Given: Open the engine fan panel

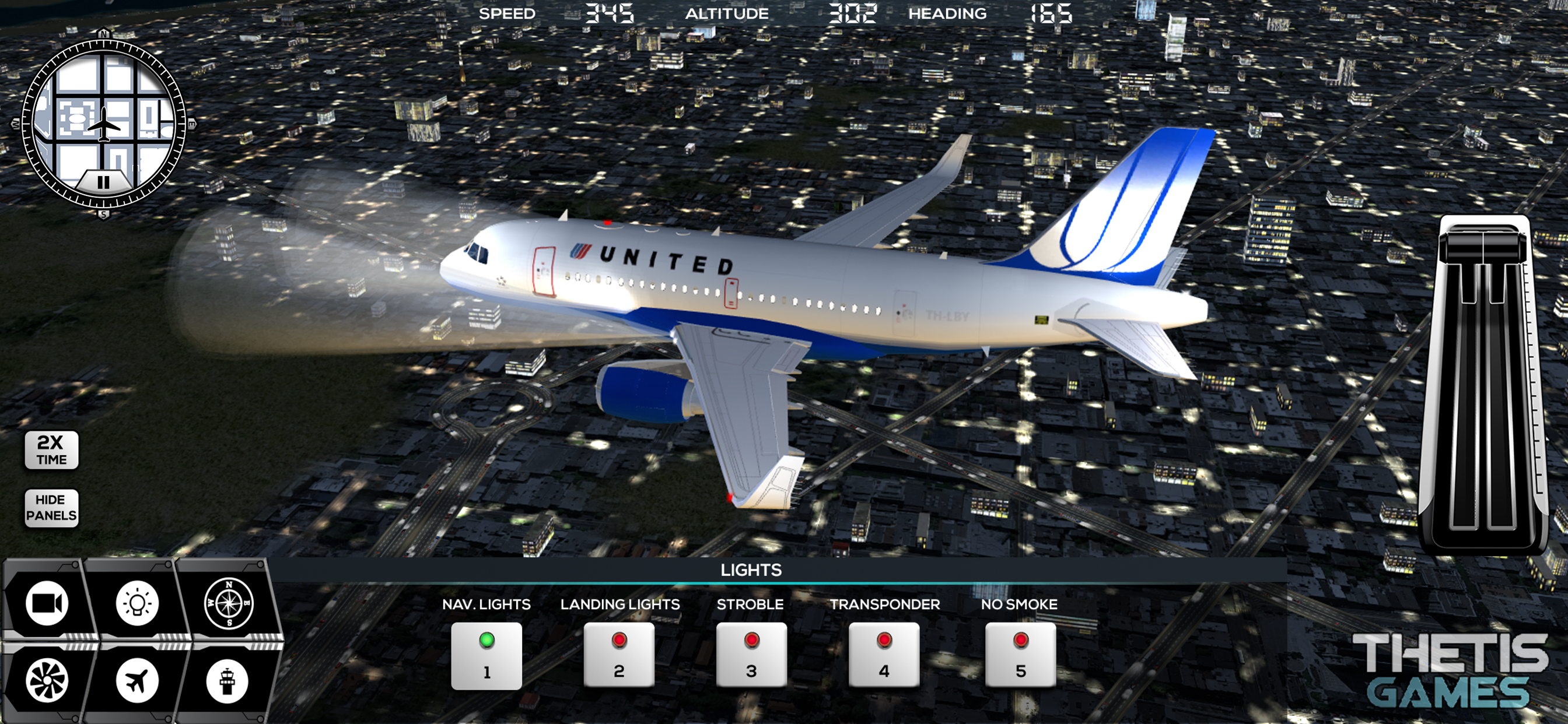Looking at the screenshot, I should click(x=46, y=680).
